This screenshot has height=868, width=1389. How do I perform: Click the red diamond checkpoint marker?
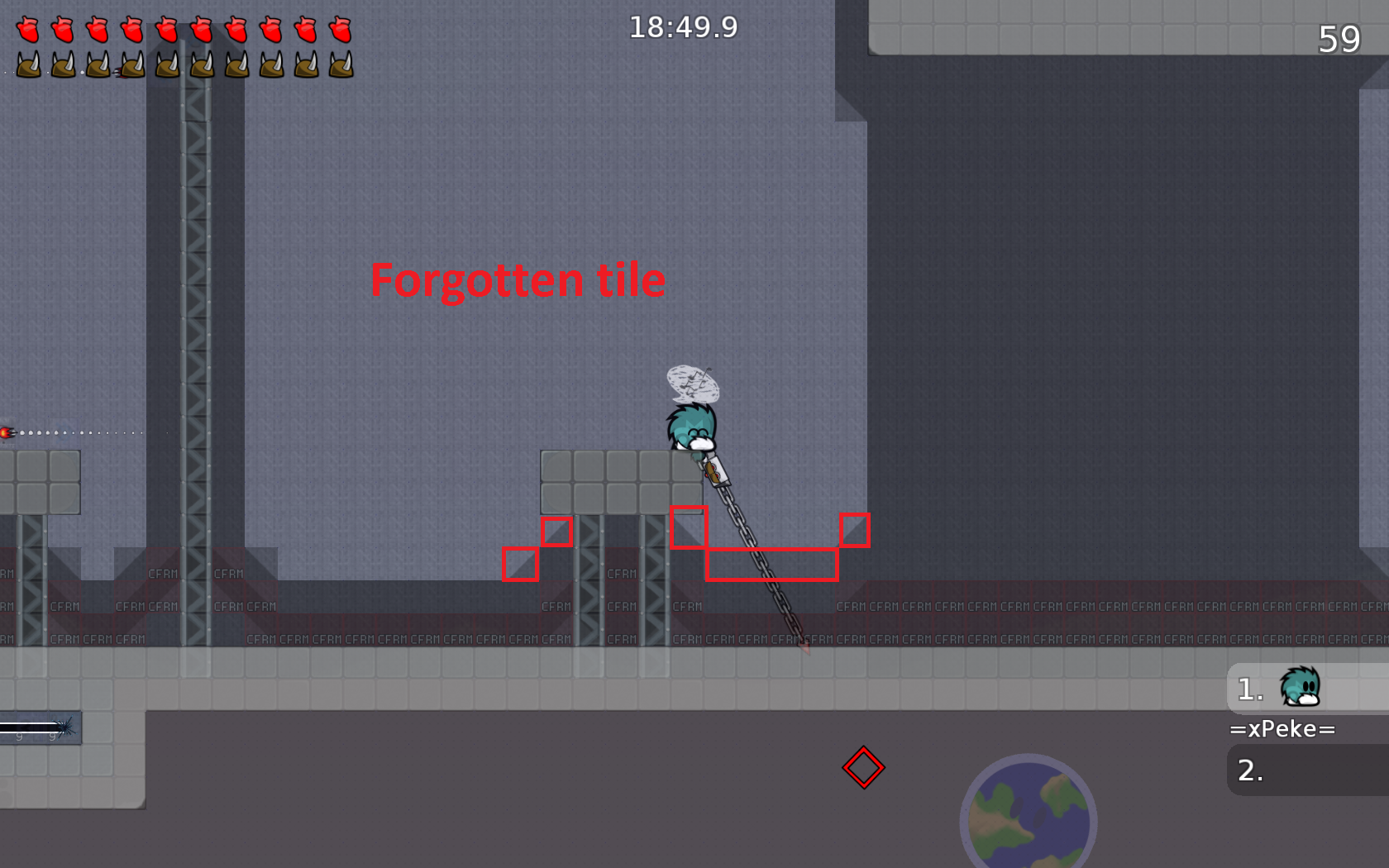pyautogui.click(x=863, y=768)
